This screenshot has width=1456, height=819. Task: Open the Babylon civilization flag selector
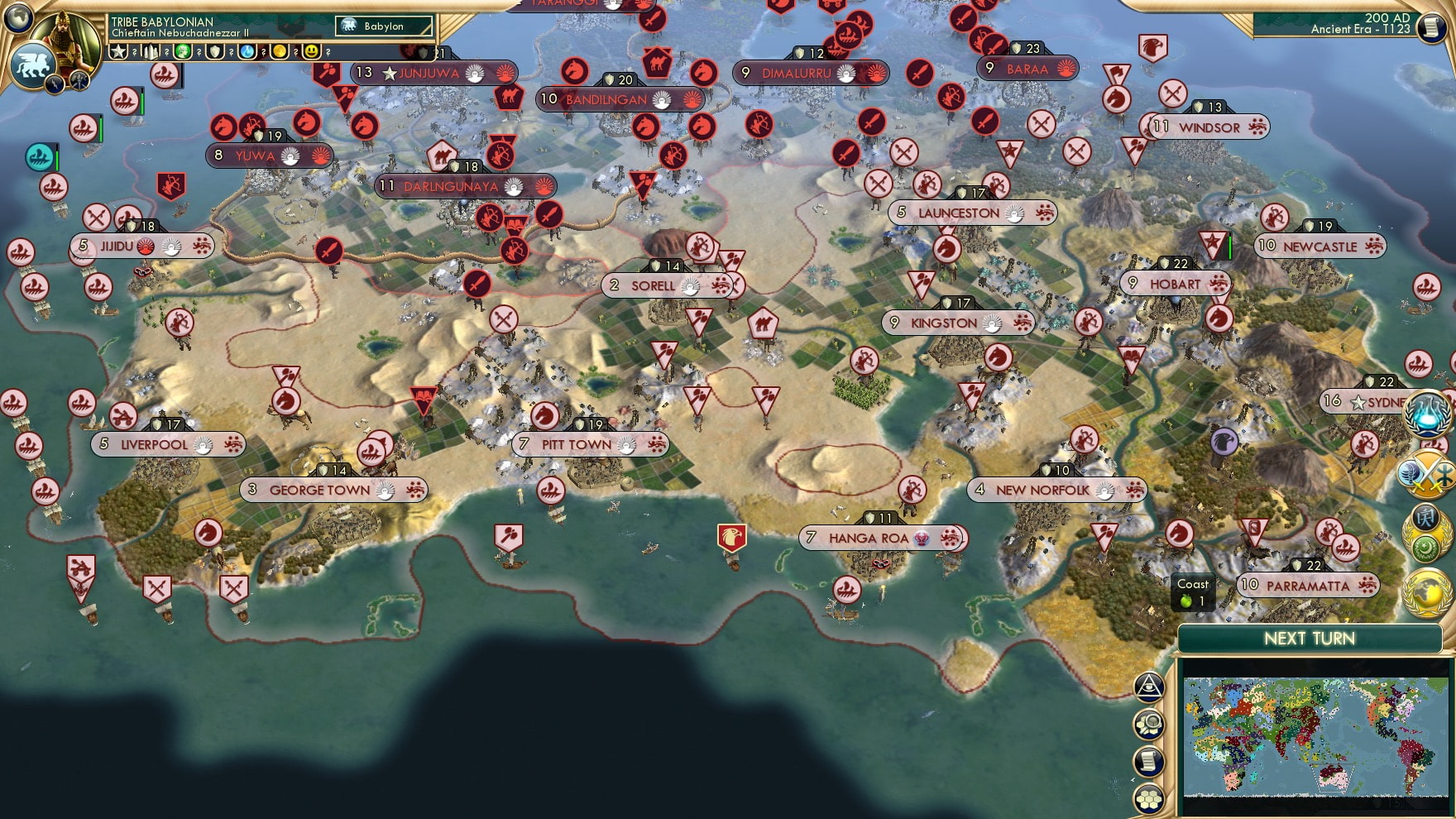click(x=384, y=26)
